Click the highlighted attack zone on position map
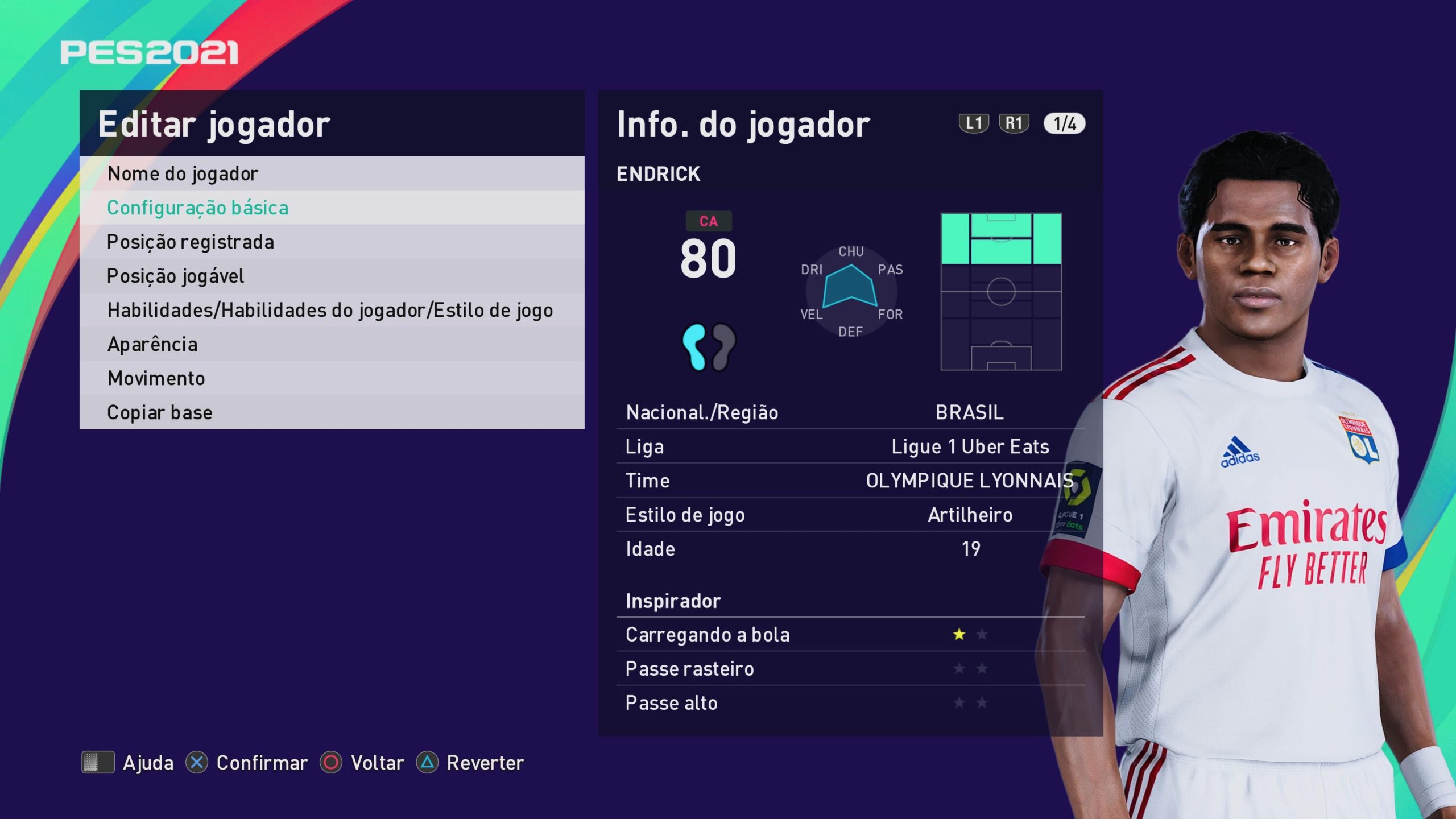Screen dimensions: 1456x819 (1001, 239)
